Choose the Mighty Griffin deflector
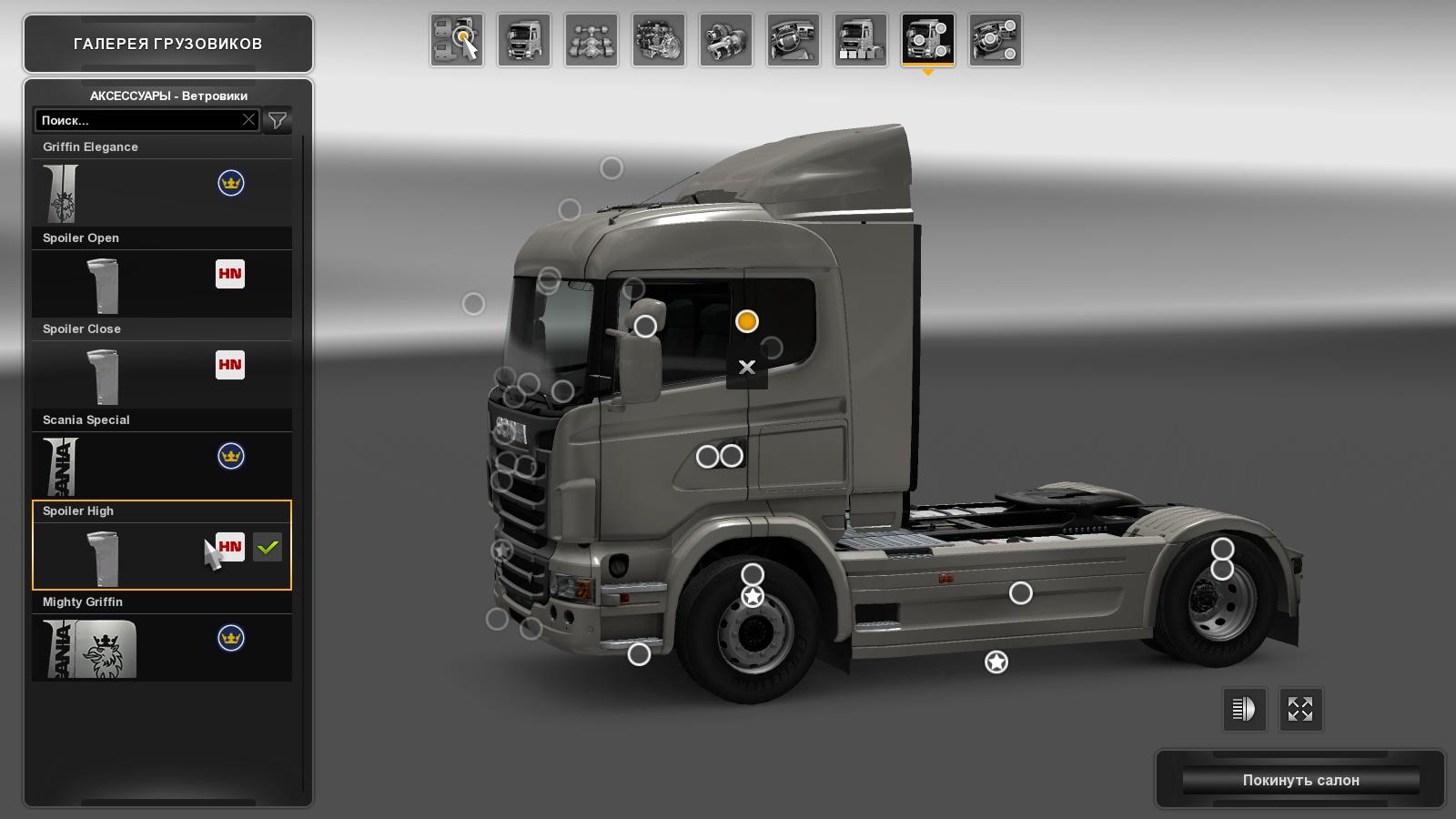Screen dimensions: 1456x819 point(162,647)
